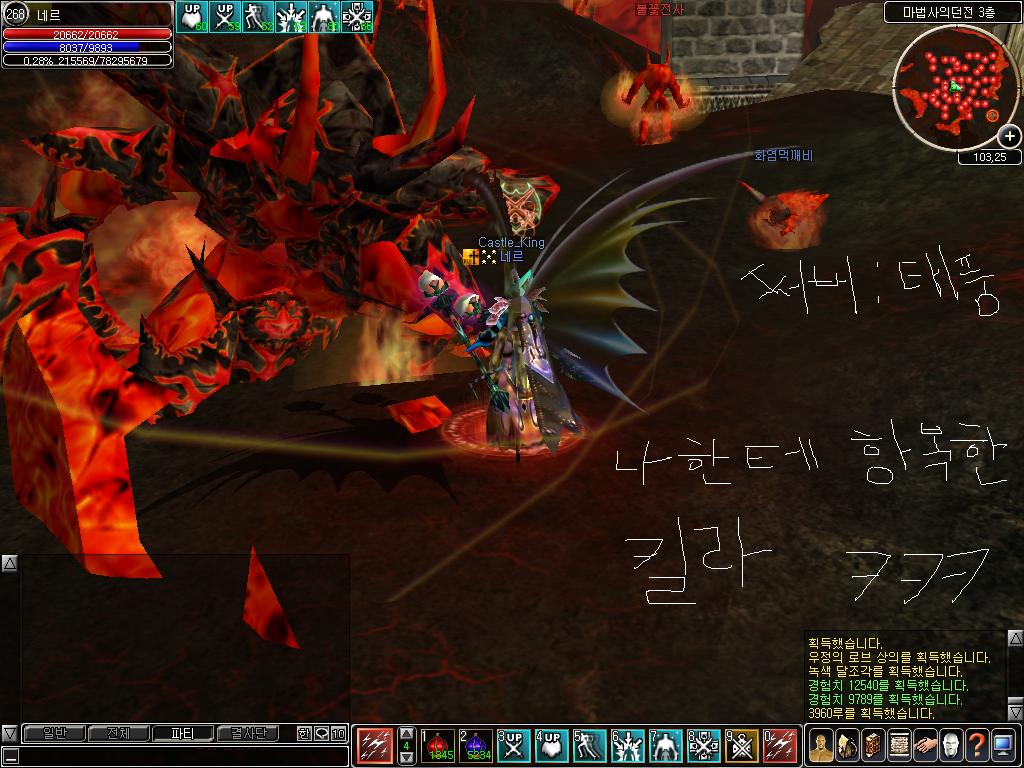Image resolution: width=1024 pixels, height=768 pixels.
Task: Click the chat text input field
Action: pyautogui.click(x=180, y=755)
